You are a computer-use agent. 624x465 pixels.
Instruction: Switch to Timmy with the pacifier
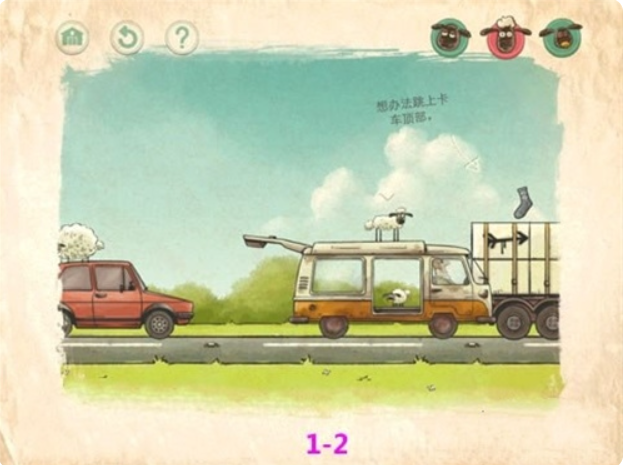point(561,37)
